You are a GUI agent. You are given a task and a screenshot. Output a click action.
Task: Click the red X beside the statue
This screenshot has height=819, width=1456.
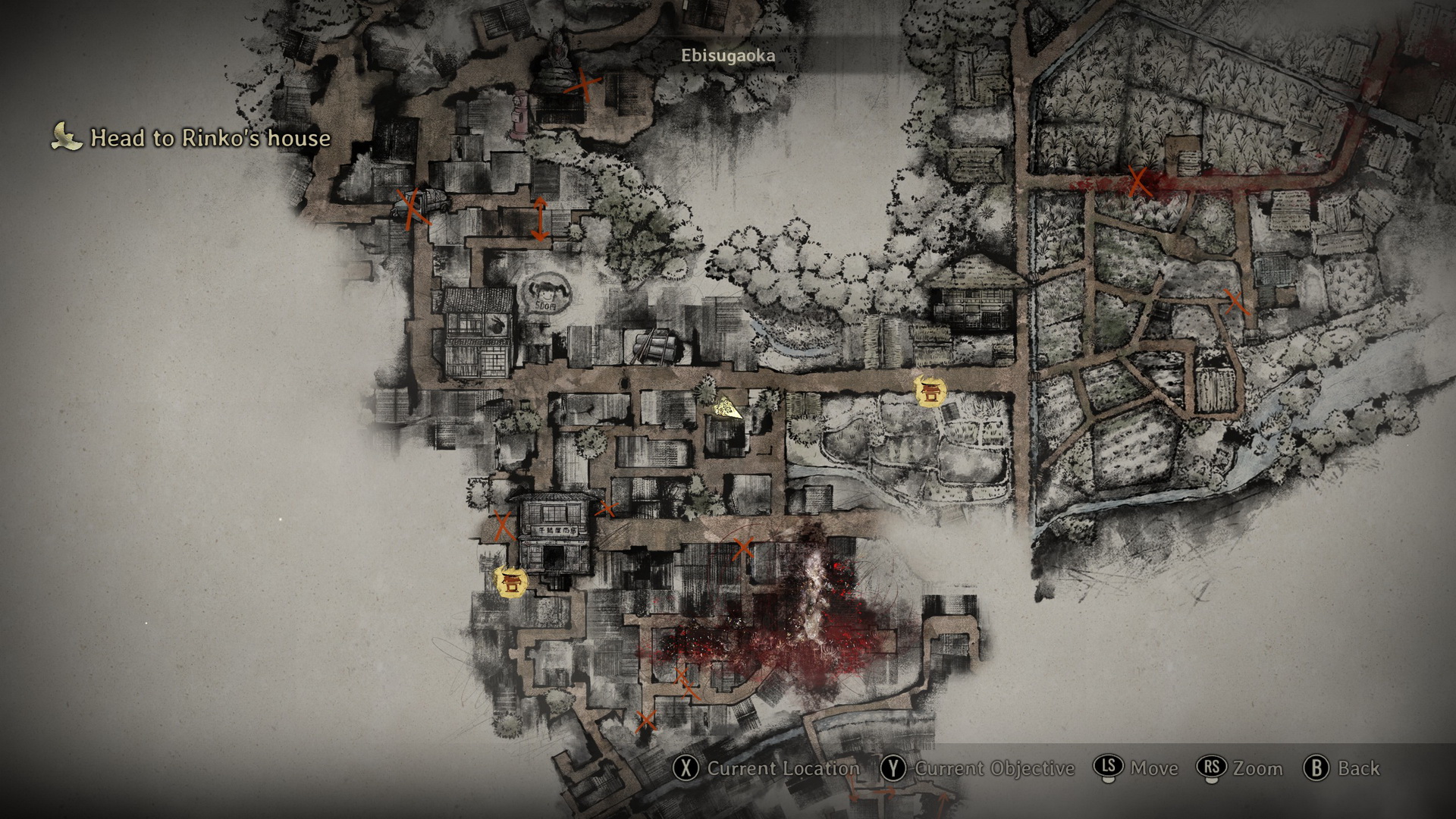pyautogui.click(x=584, y=84)
